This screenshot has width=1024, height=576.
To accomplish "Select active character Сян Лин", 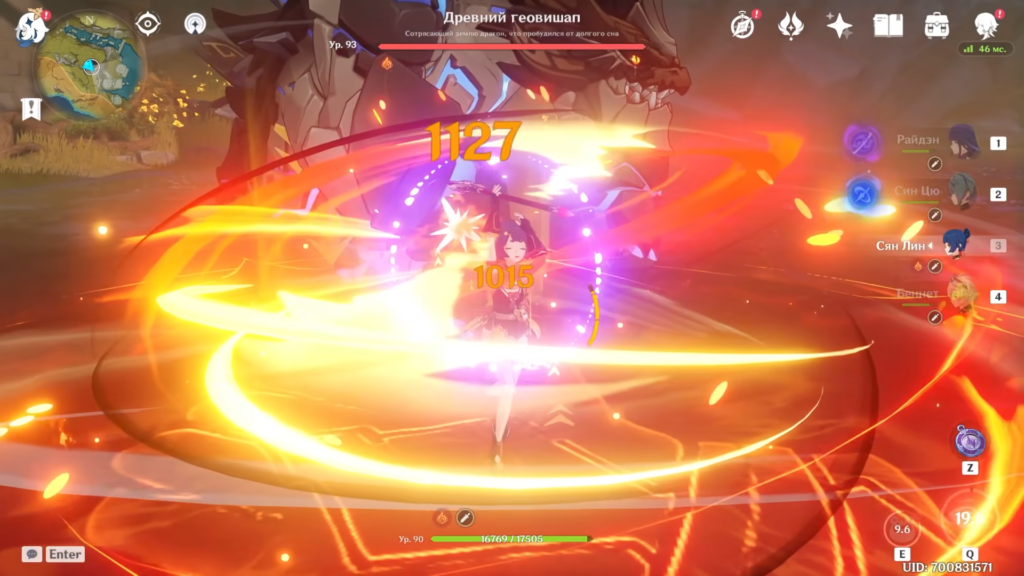I will point(956,245).
